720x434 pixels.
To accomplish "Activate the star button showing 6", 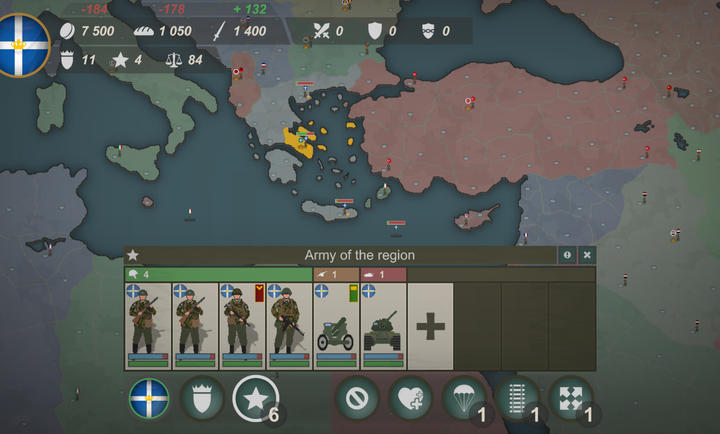I will (255, 398).
